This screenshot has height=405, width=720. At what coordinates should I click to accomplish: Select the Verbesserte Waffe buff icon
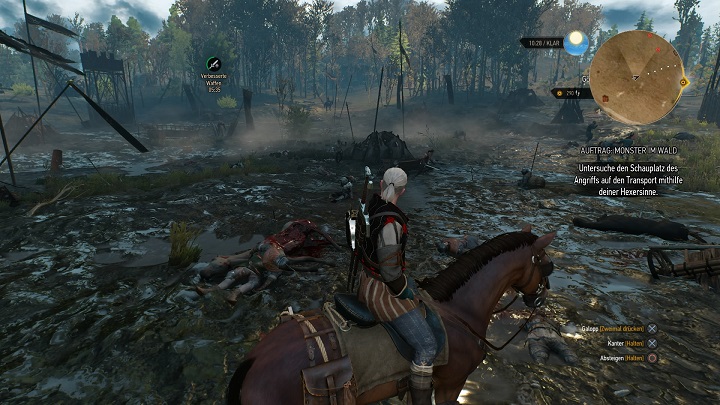(213, 64)
